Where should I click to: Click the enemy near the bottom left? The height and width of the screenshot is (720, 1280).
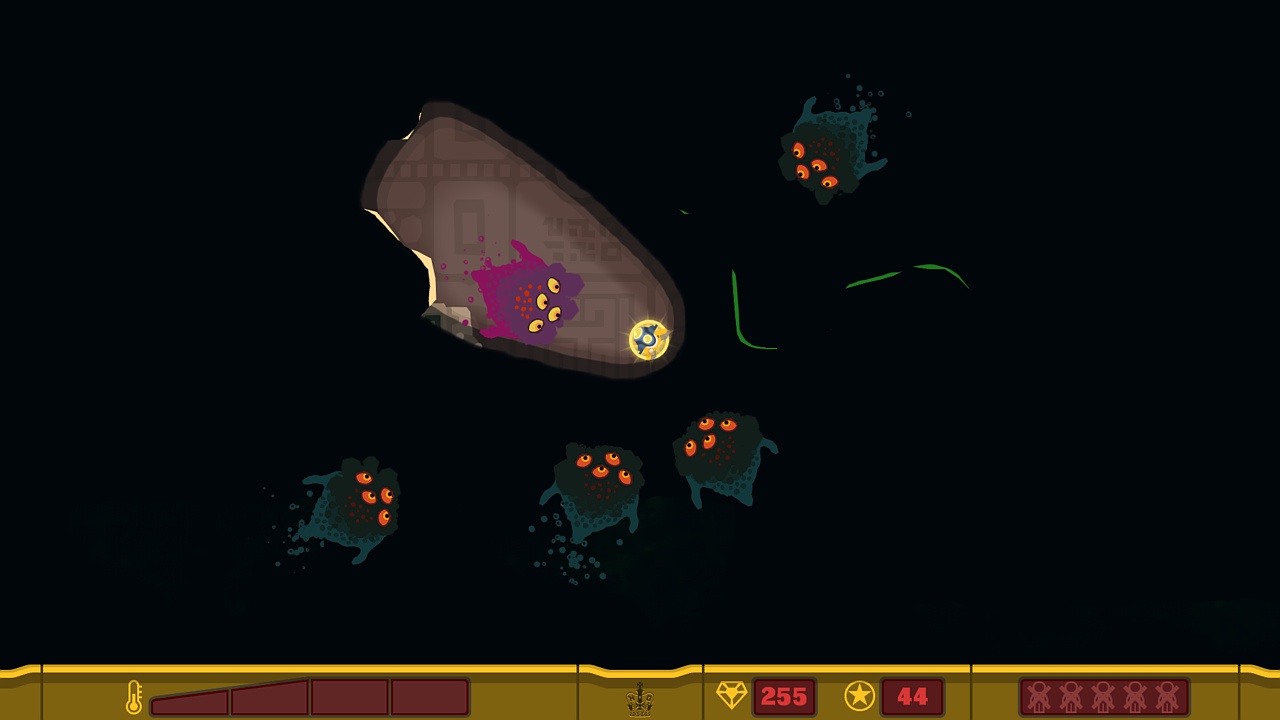click(x=360, y=505)
